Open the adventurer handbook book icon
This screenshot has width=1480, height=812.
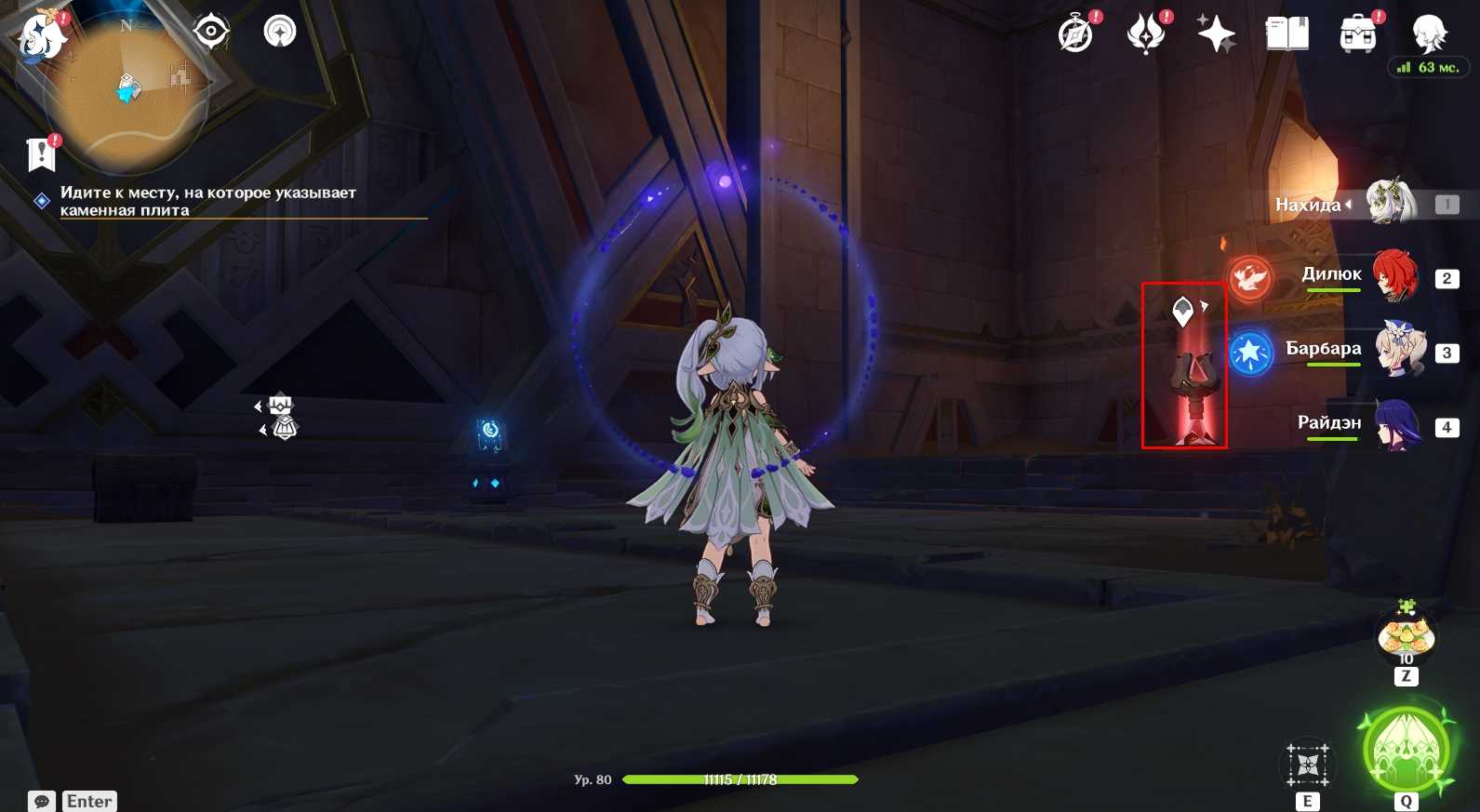pyautogui.click(x=1287, y=35)
